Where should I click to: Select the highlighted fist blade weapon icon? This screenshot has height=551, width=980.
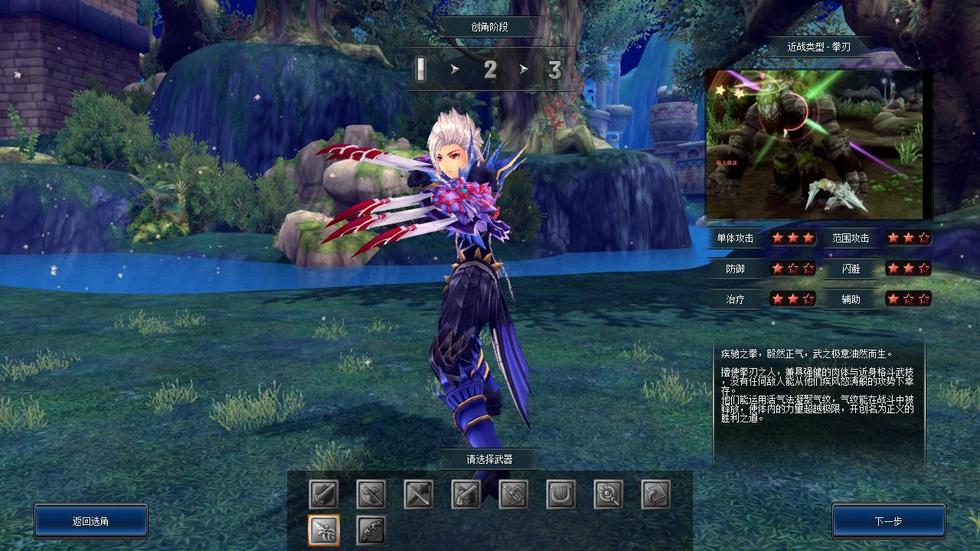point(324,529)
